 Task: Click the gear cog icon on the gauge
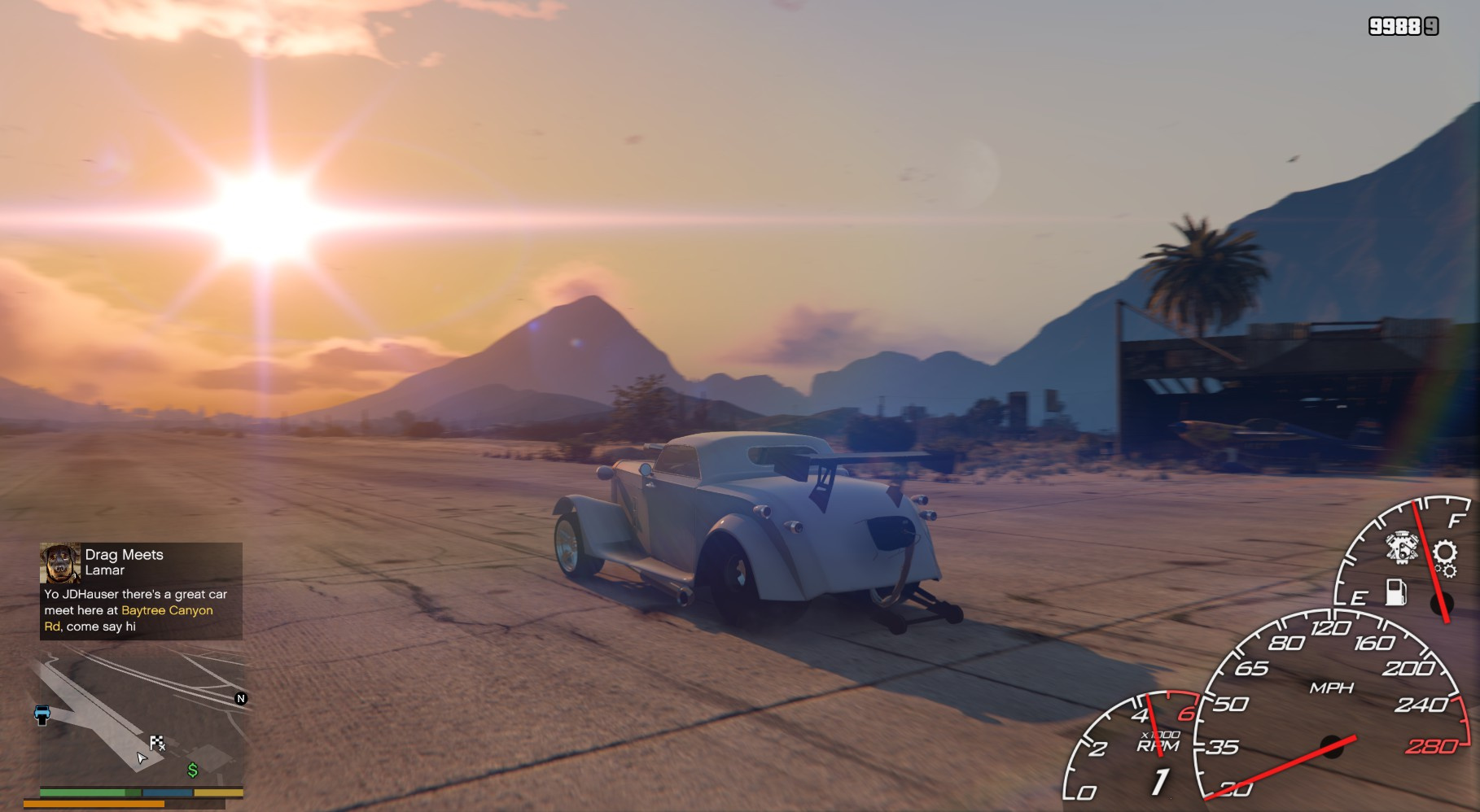(x=1445, y=554)
